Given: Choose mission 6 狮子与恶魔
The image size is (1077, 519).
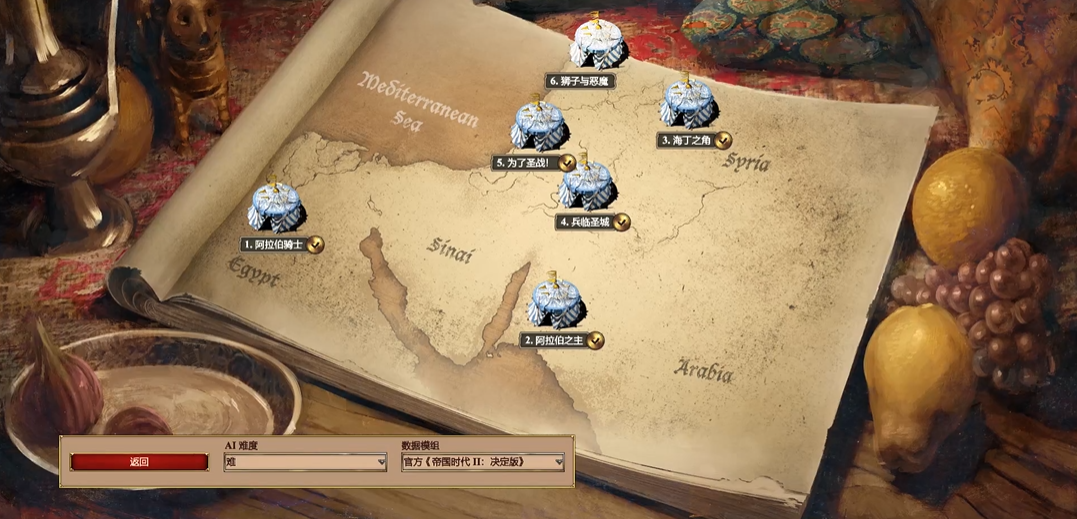Looking at the screenshot, I should [596, 44].
